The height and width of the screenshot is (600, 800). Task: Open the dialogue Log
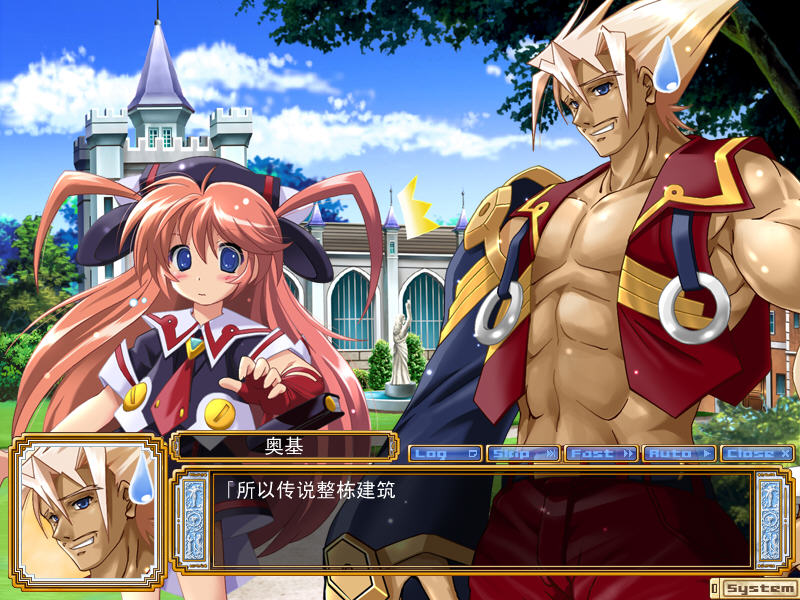coord(445,454)
